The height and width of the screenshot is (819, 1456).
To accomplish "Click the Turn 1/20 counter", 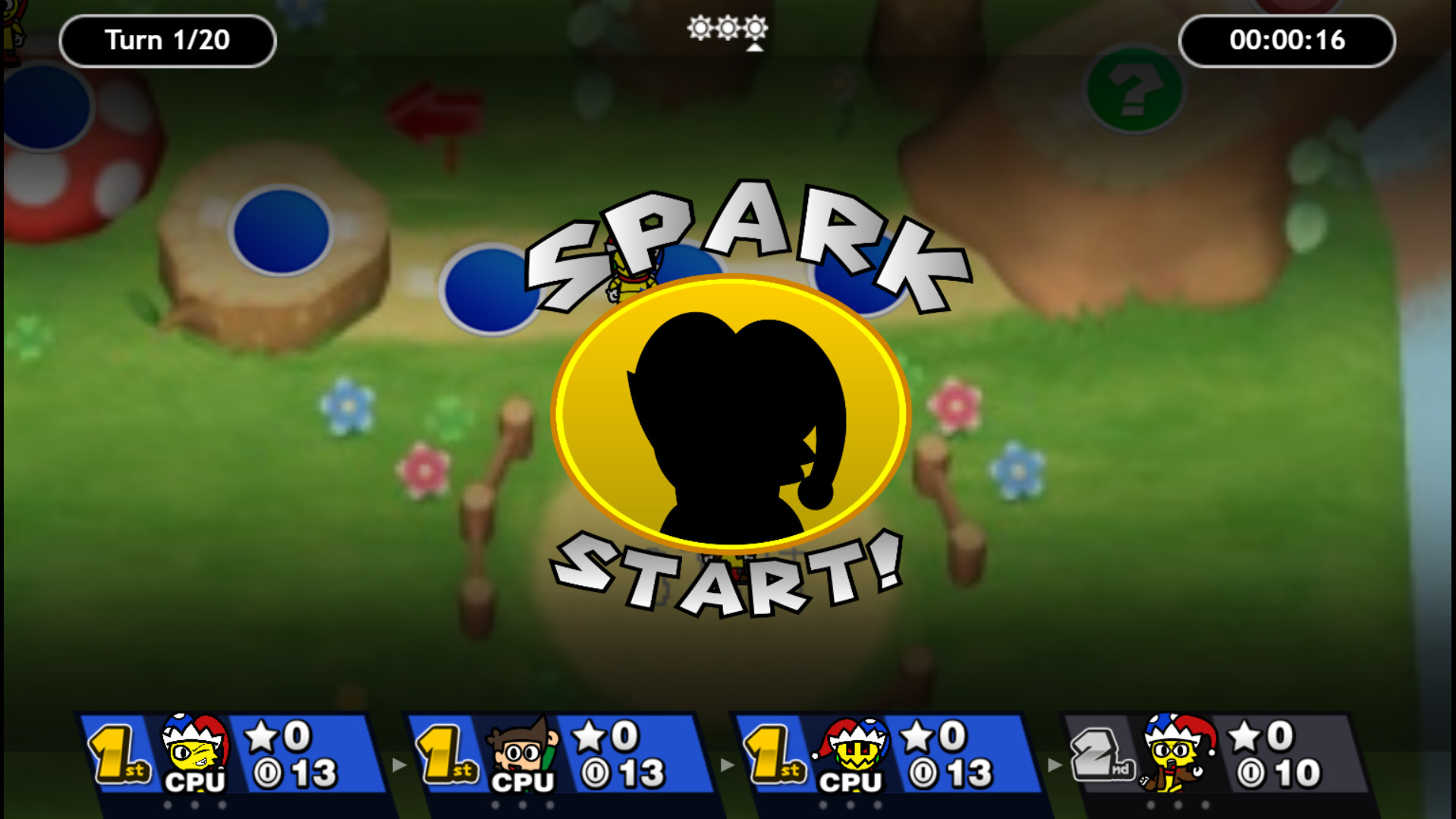I will click(x=167, y=40).
